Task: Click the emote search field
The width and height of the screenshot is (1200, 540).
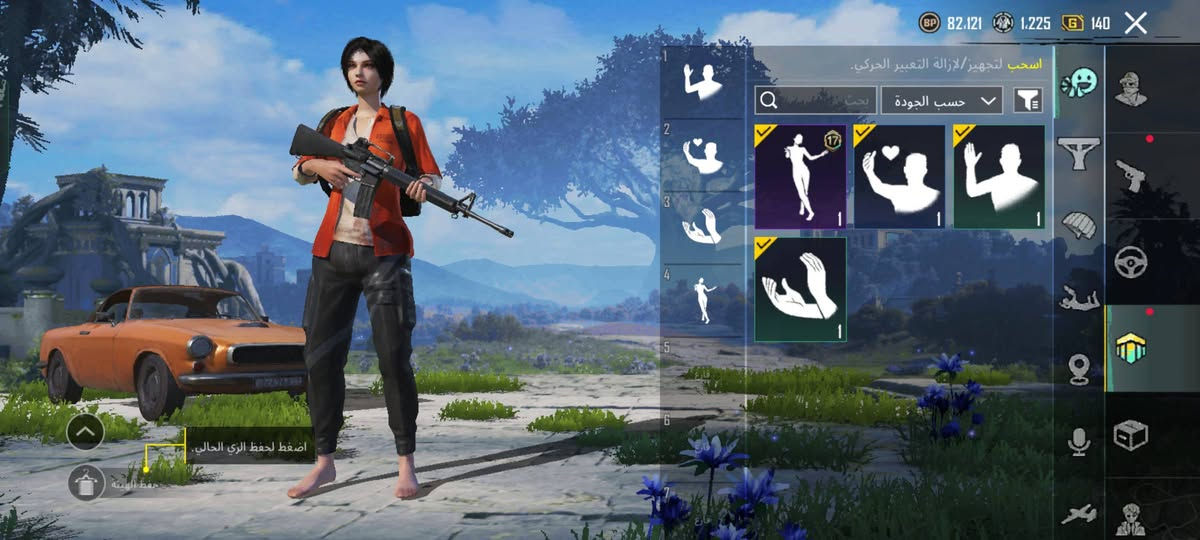Action: coord(815,100)
